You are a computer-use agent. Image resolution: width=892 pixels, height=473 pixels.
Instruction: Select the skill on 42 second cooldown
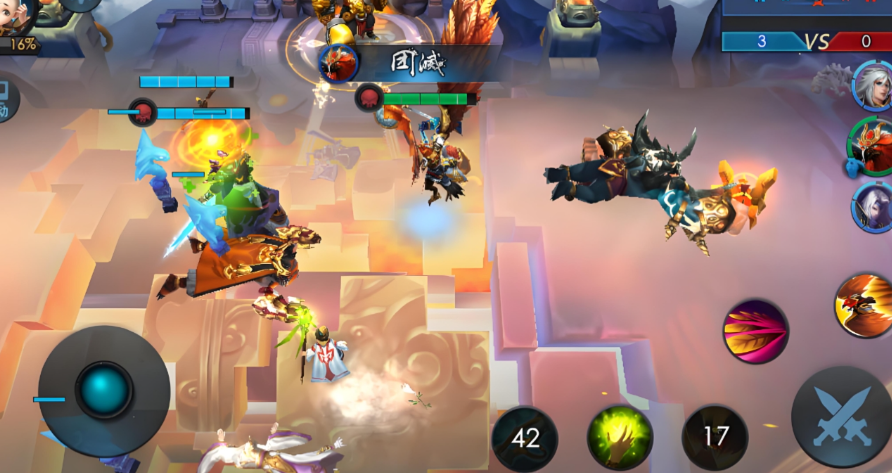coord(525,438)
